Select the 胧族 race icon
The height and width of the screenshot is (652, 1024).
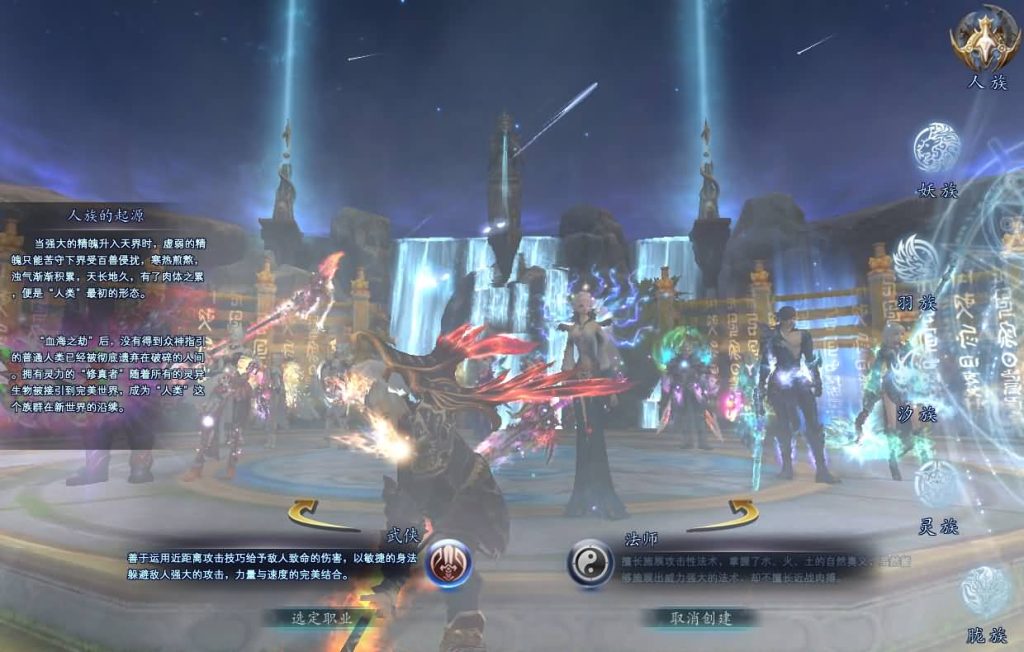(985, 590)
